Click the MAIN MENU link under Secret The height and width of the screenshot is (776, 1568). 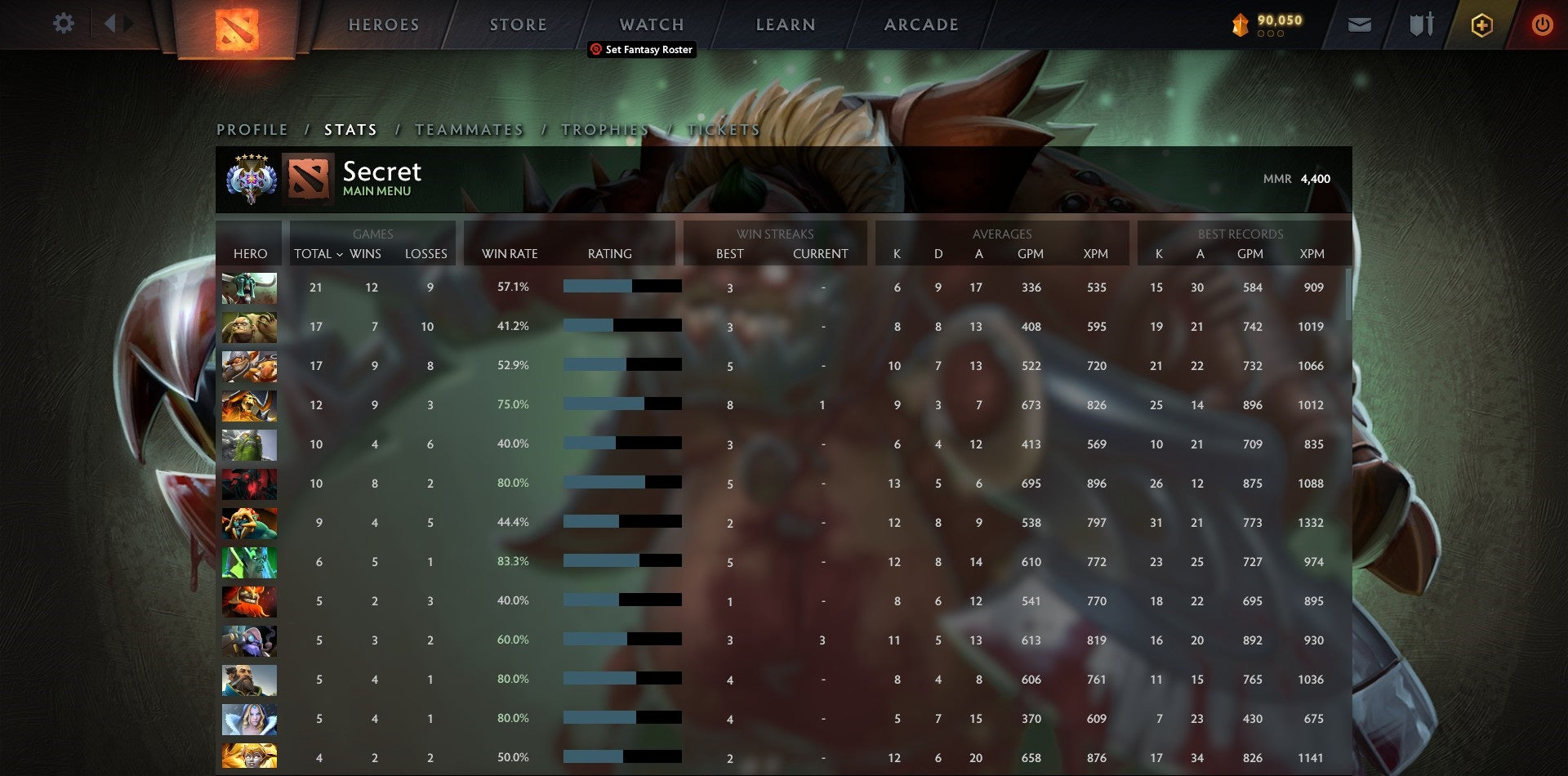tap(376, 190)
